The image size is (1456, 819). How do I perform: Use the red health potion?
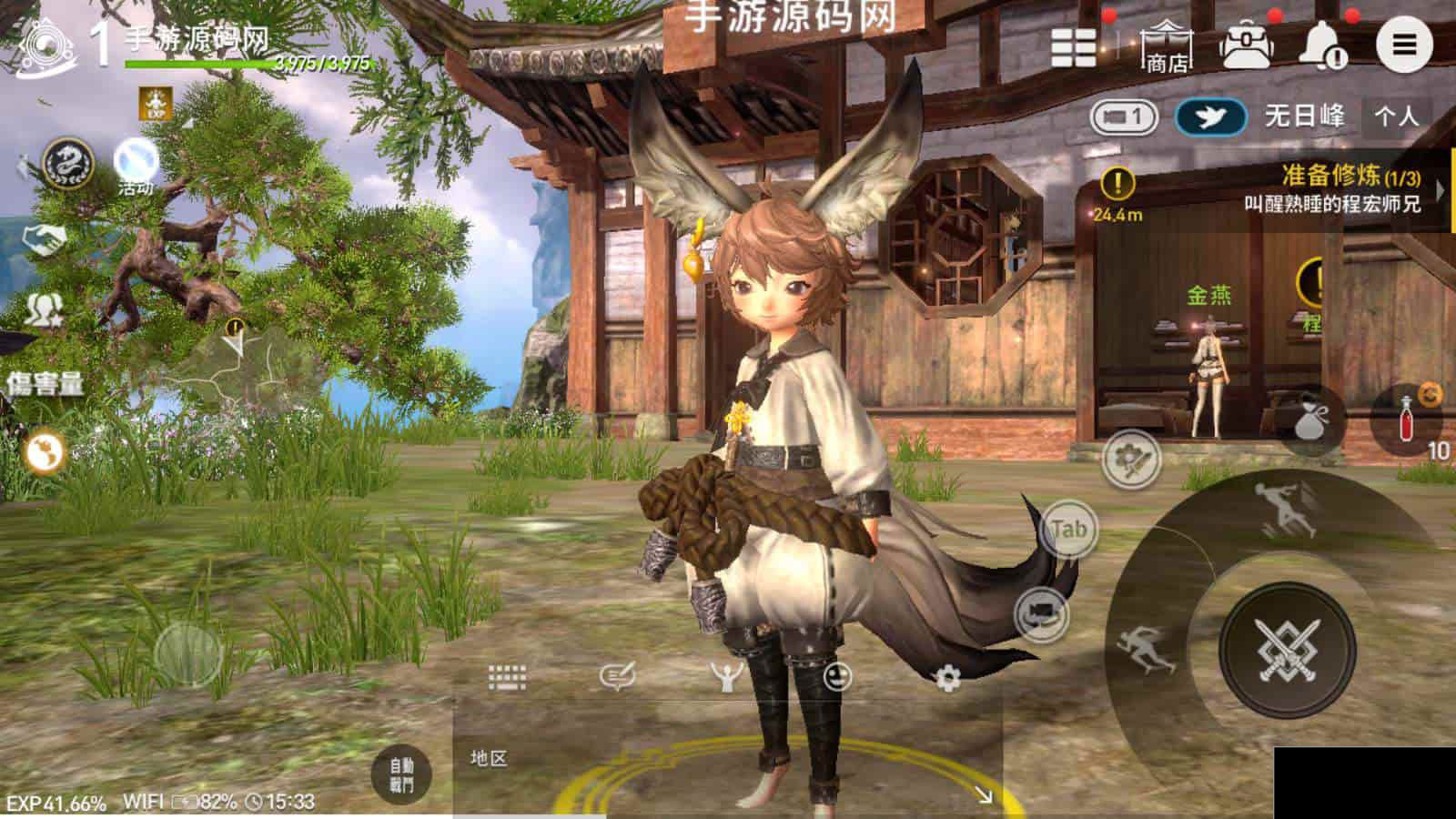(x=1408, y=418)
